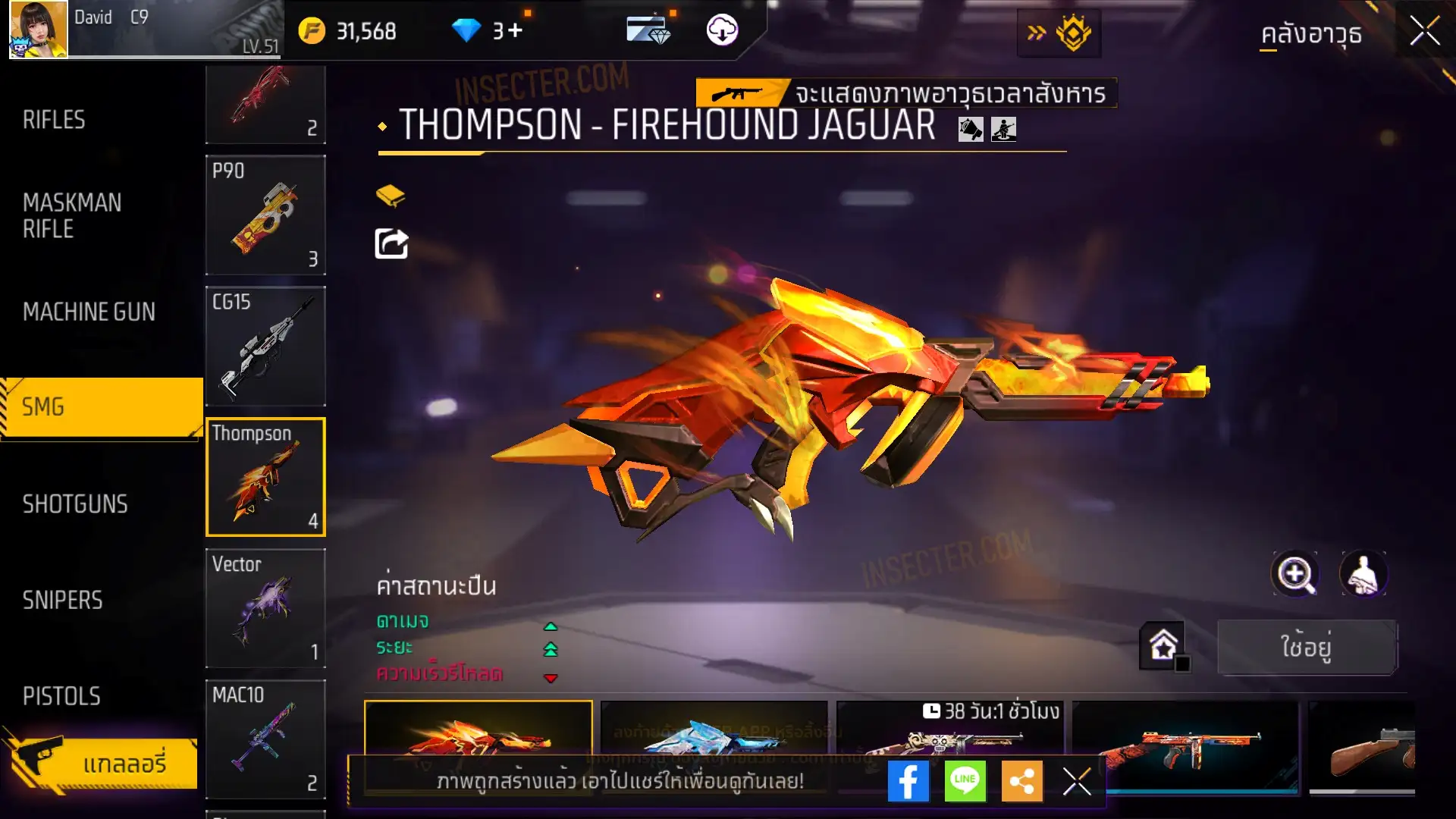The width and height of the screenshot is (1456, 819).
Task: Pick the MAC10 weapon slot
Action: (265, 739)
